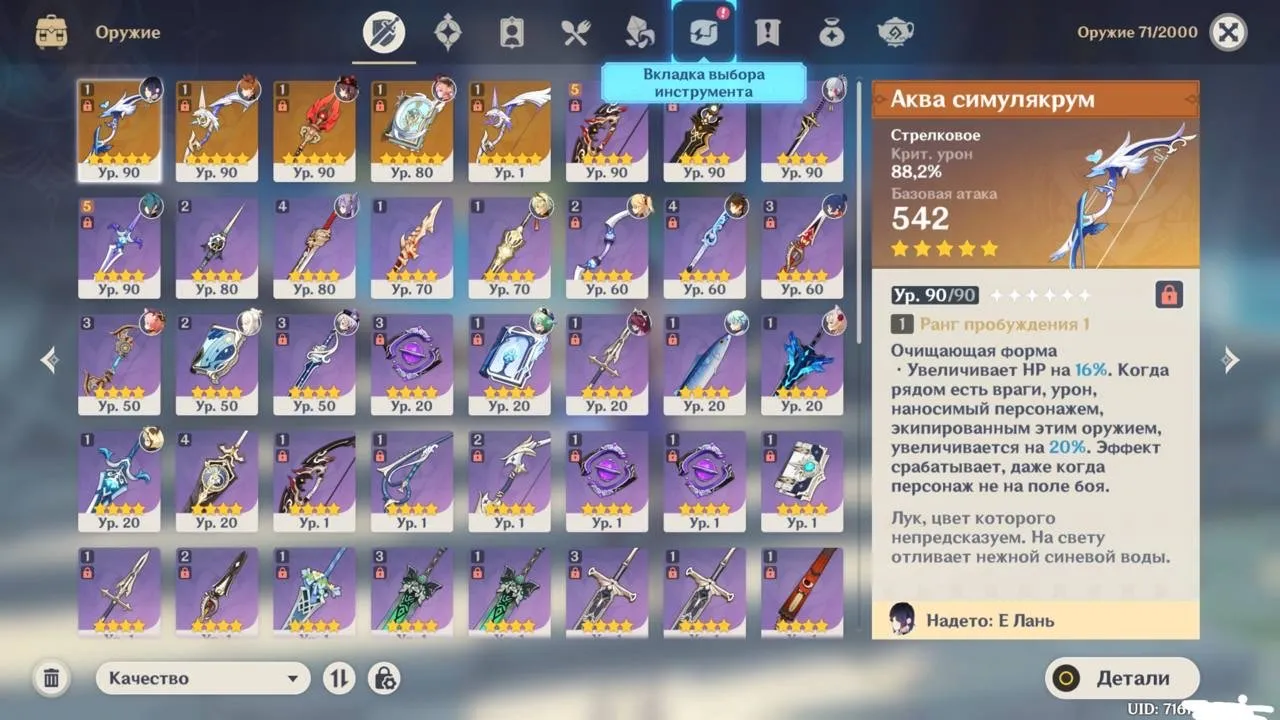
Task: Open the Materials tab with windwheel aster icon
Action: 639,31
